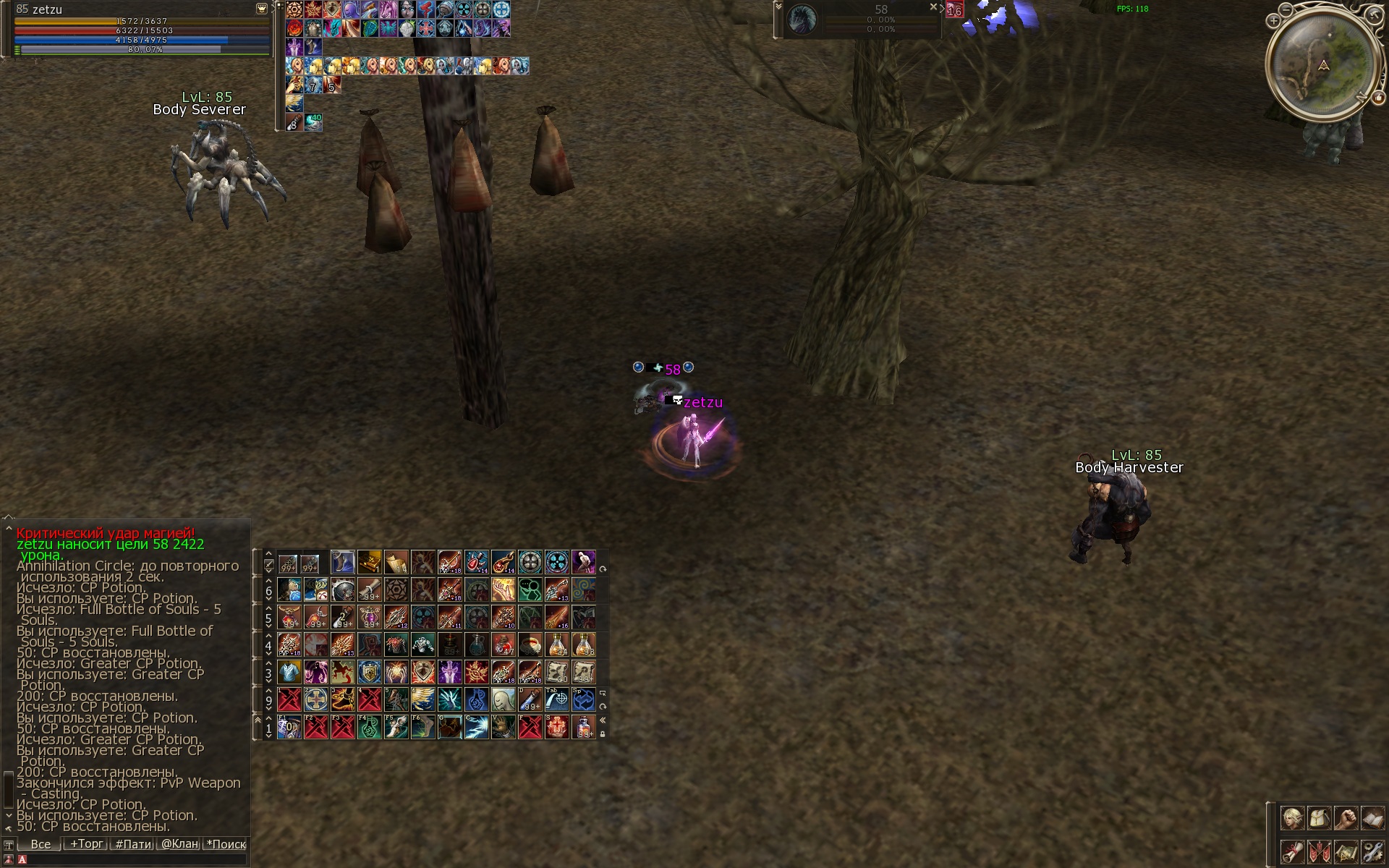This screenshot has height=868, width=1389.
Task: Open inventory using the bag icon
Action: tap(1319, 819)
